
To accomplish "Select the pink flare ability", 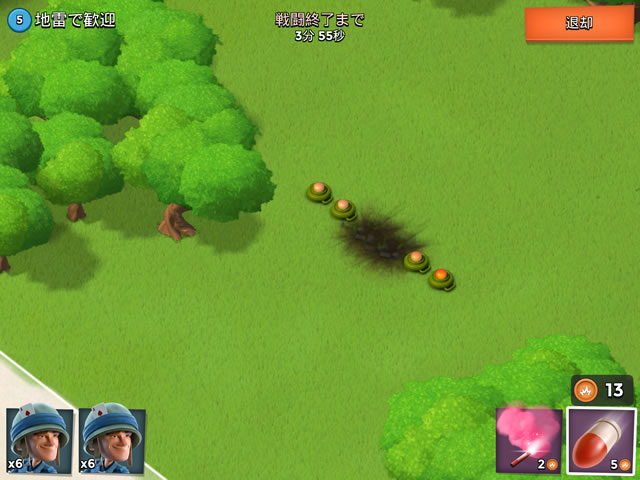I will tap(528, 438).
